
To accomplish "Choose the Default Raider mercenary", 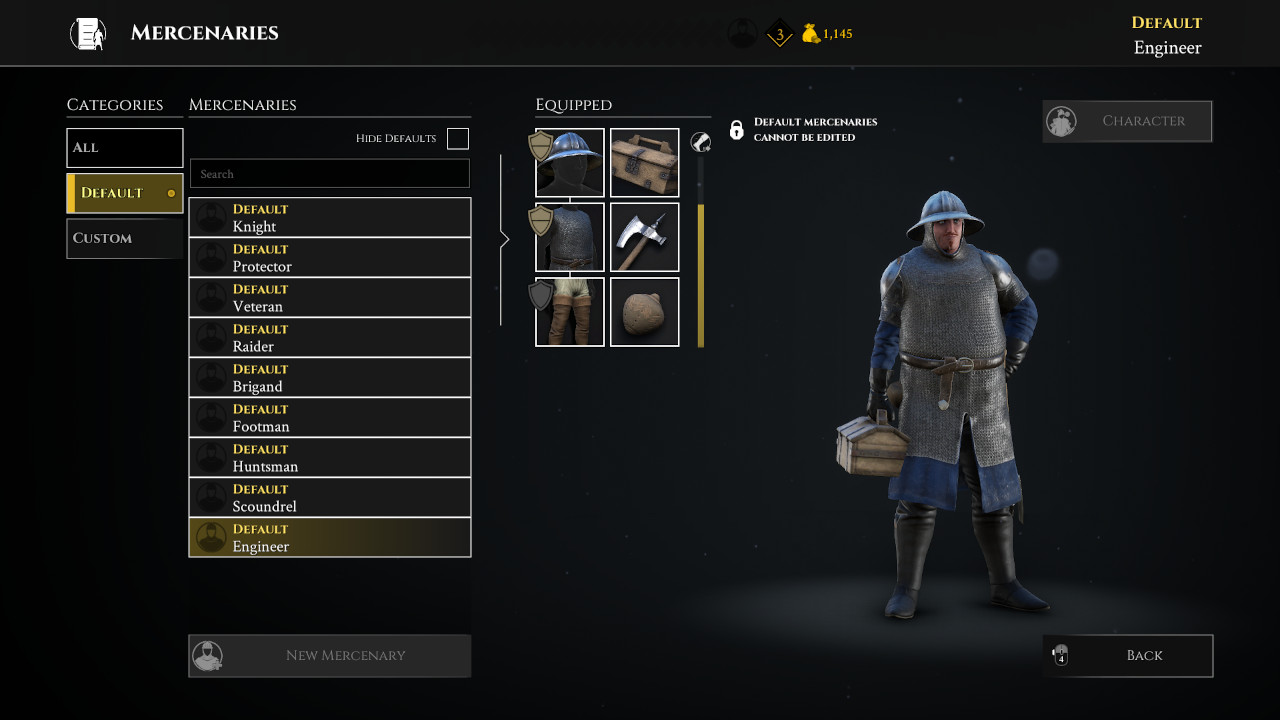I will pos(330,337).
